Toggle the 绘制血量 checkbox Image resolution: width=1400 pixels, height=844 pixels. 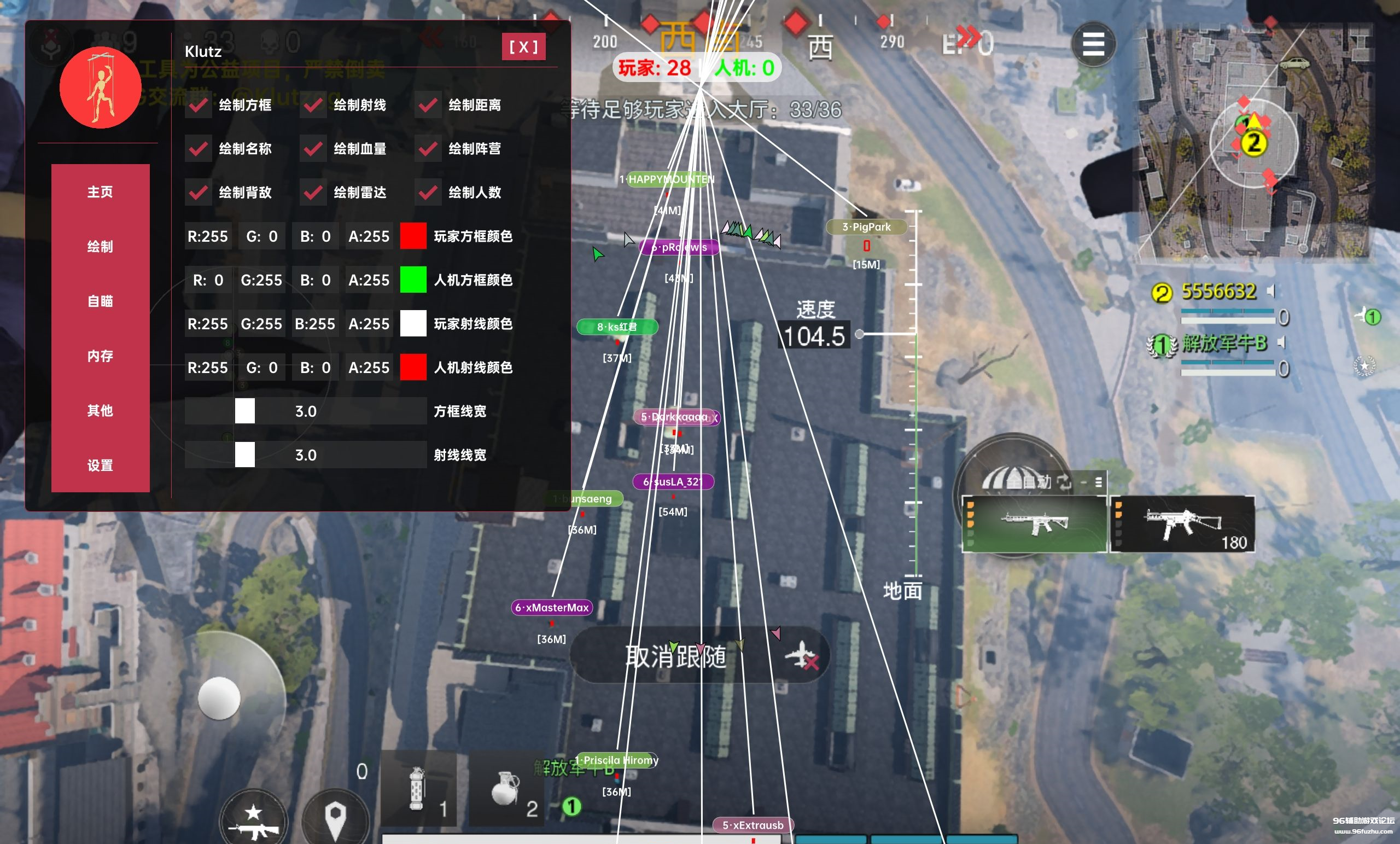point(313,149)
